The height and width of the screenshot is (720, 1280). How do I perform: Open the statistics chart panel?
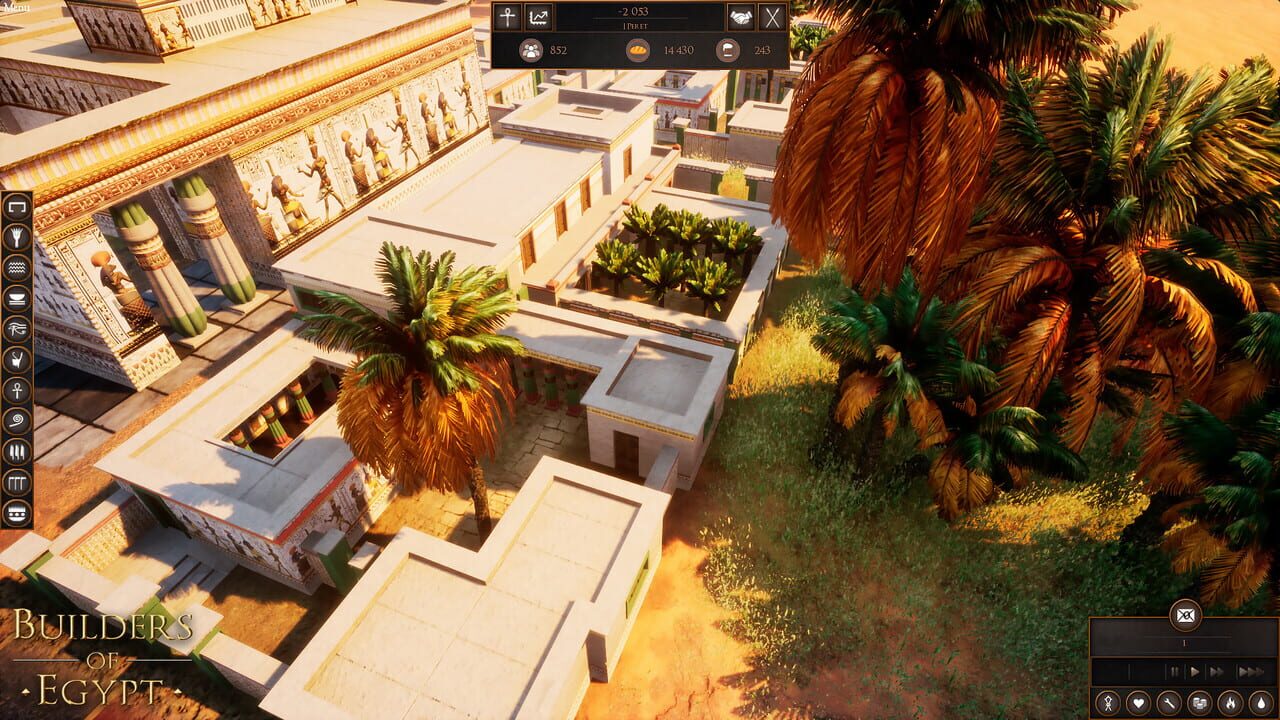(x=539, y=17)
